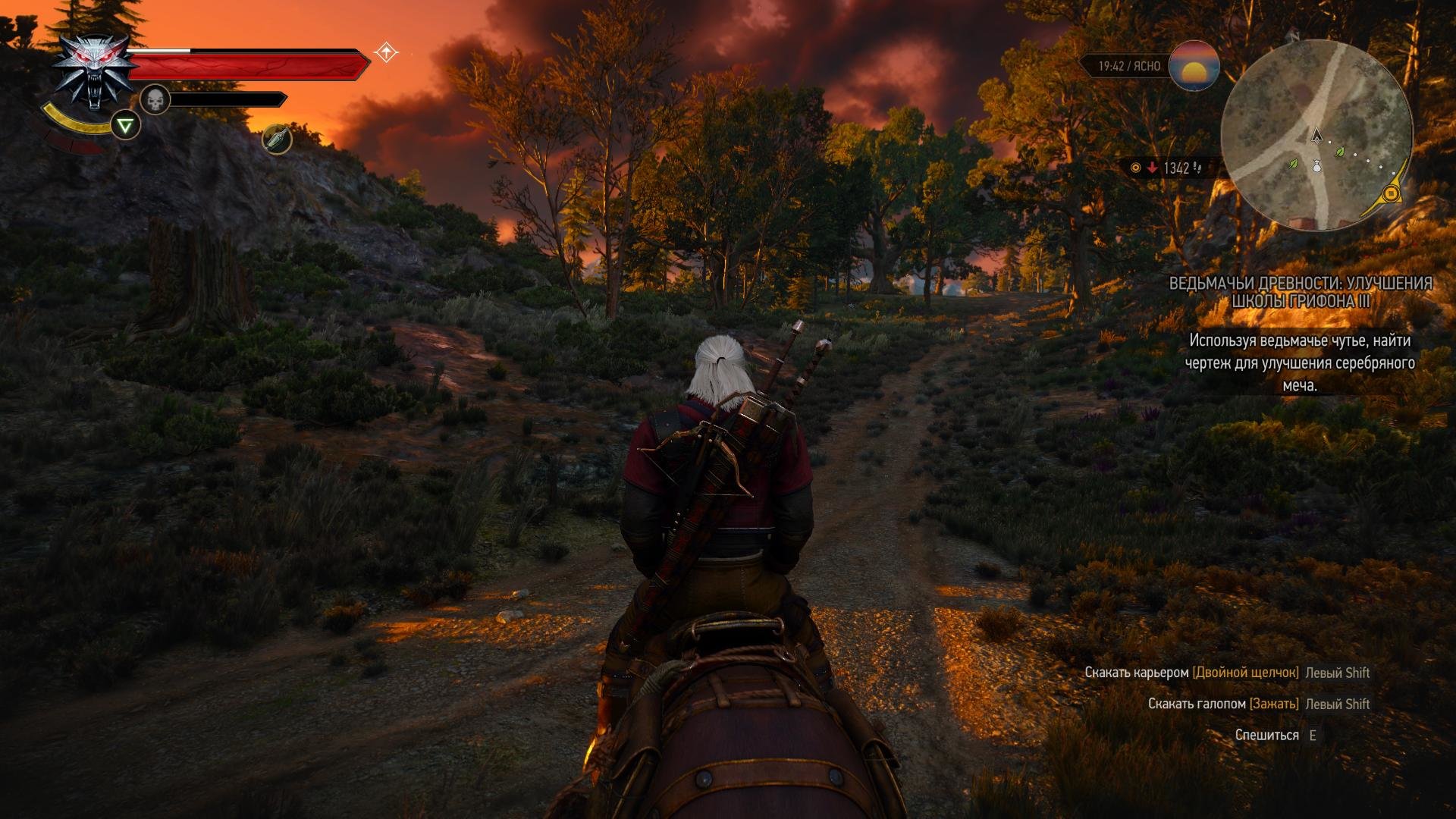This screenshot has height=819, width=1456.
Task: Click the sunset weather icon
Action: coord(1194,66)
